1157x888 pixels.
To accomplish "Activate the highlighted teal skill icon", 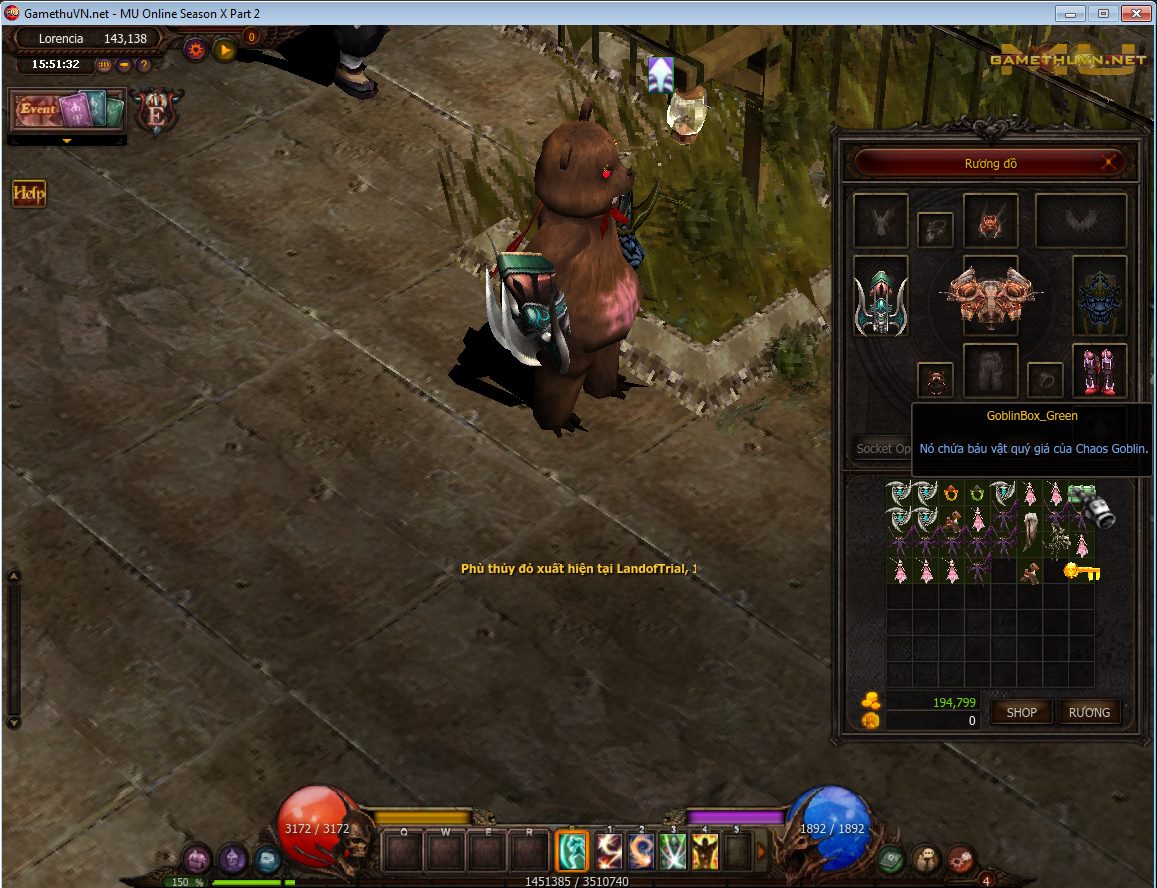I will point(573,851).
